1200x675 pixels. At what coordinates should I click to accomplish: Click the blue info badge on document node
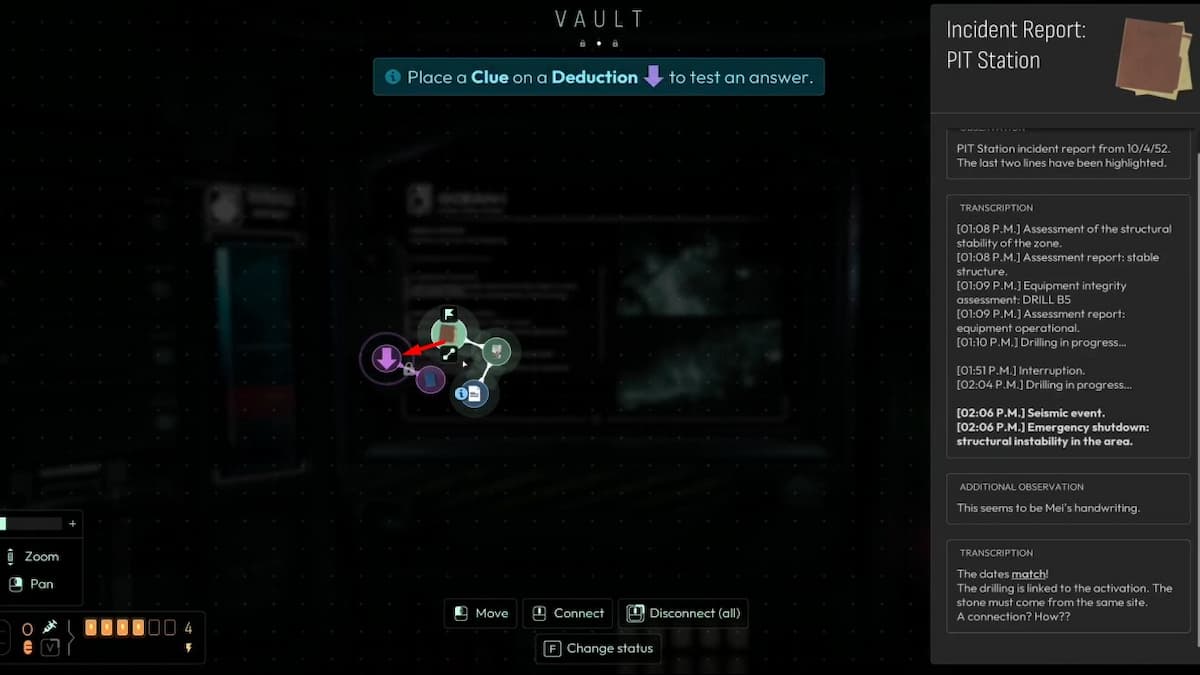point(461,394)
